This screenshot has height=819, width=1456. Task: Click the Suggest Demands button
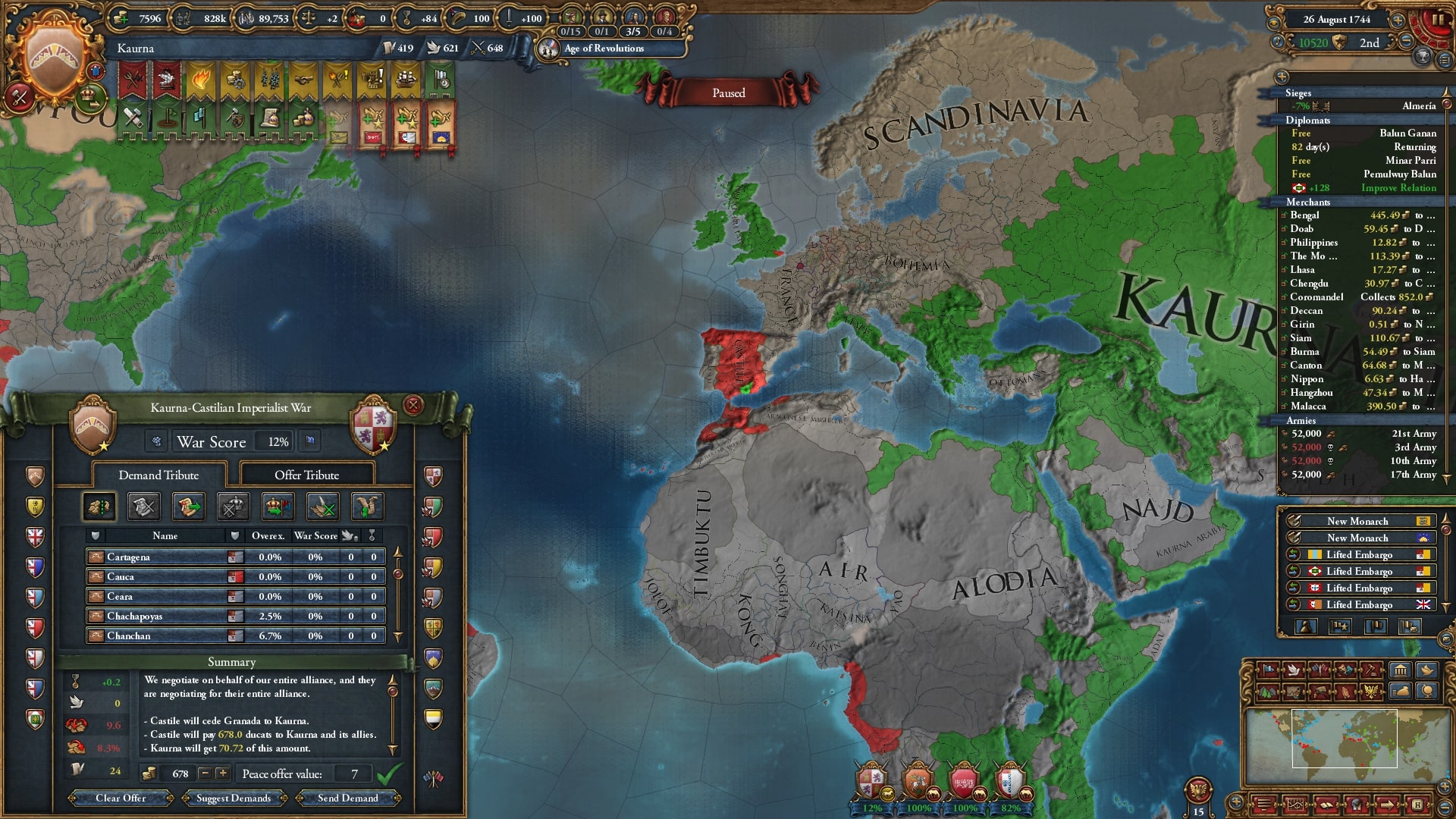(234, 798)
